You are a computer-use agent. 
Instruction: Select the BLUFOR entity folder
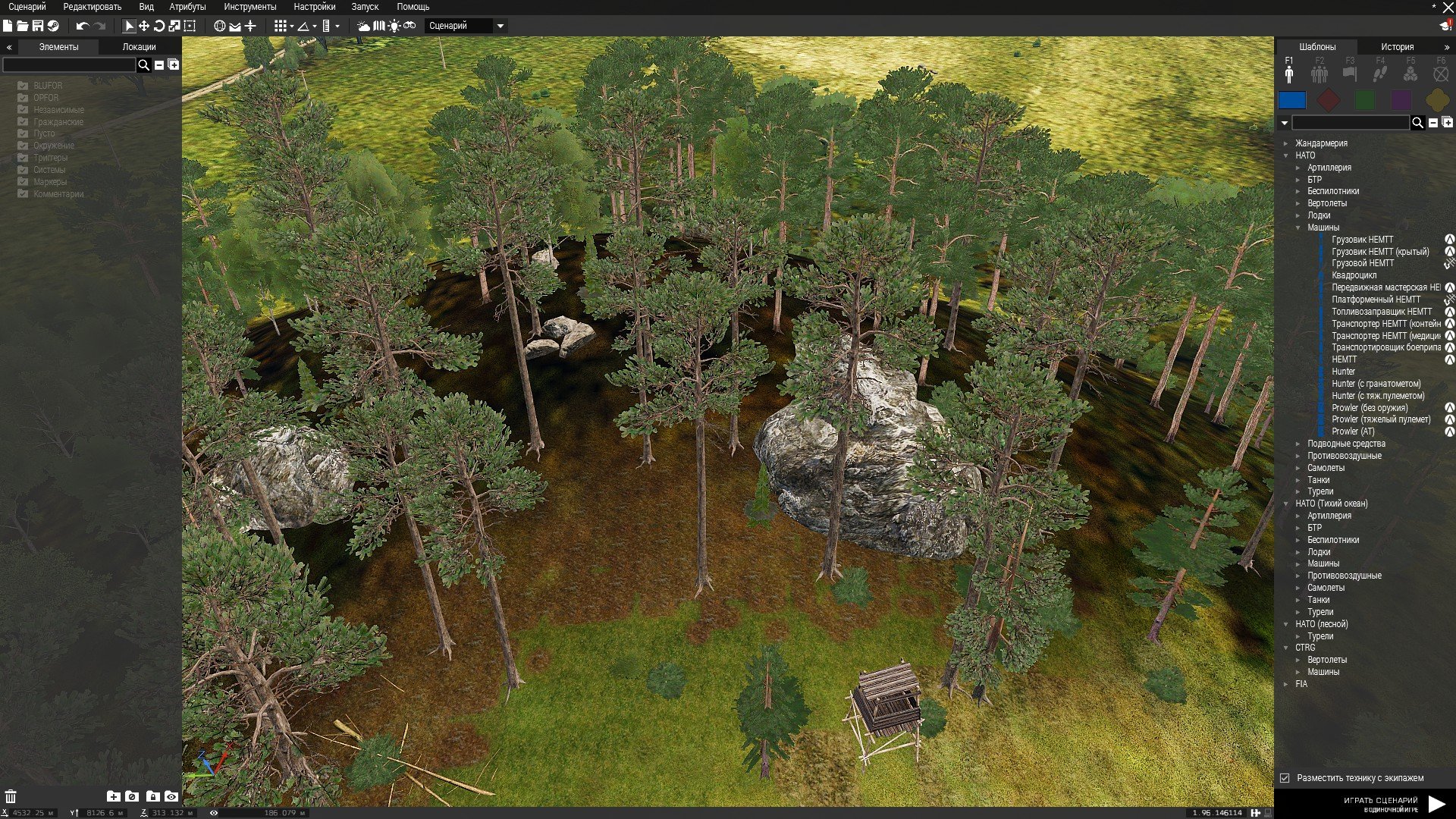(x=48, y=86)
